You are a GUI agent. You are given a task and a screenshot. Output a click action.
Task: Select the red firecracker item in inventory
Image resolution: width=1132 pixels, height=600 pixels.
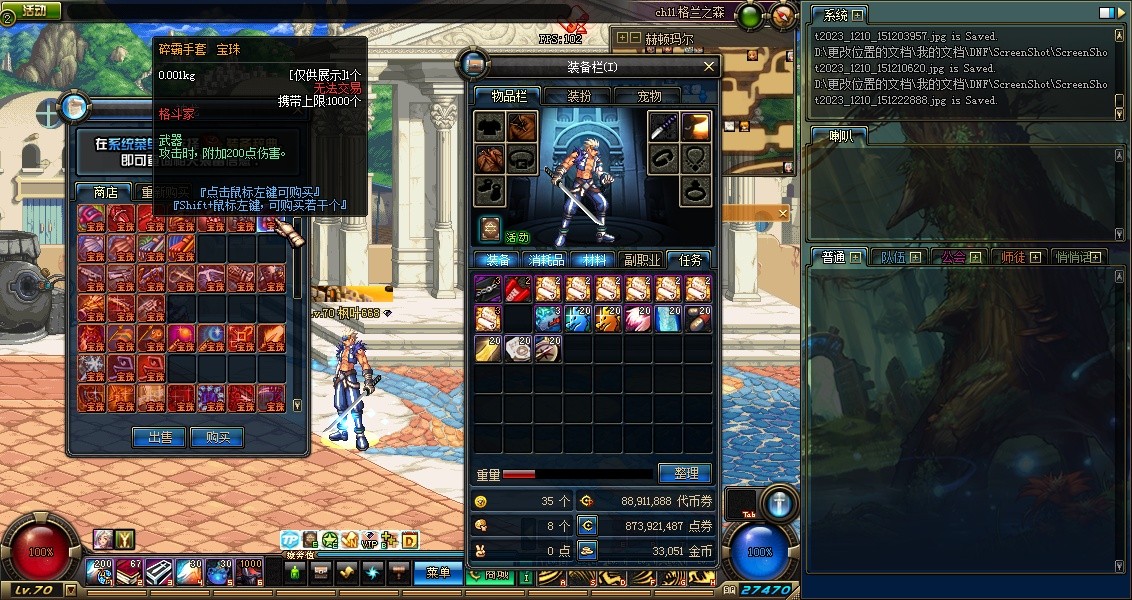[518, 289]
